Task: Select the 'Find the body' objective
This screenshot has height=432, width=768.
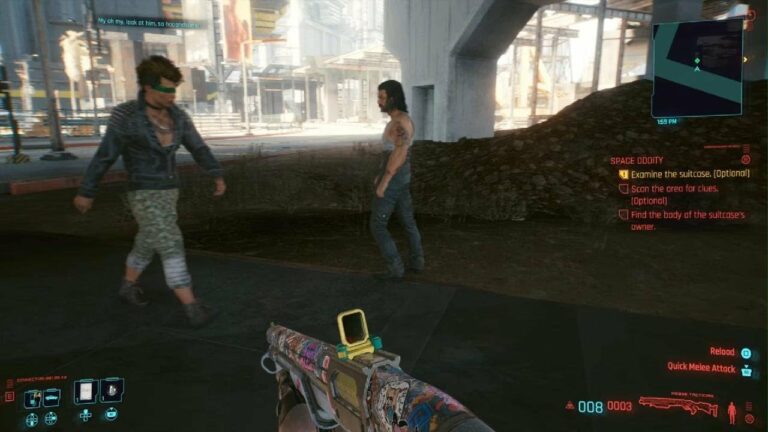Action: (x=686, y=220)
